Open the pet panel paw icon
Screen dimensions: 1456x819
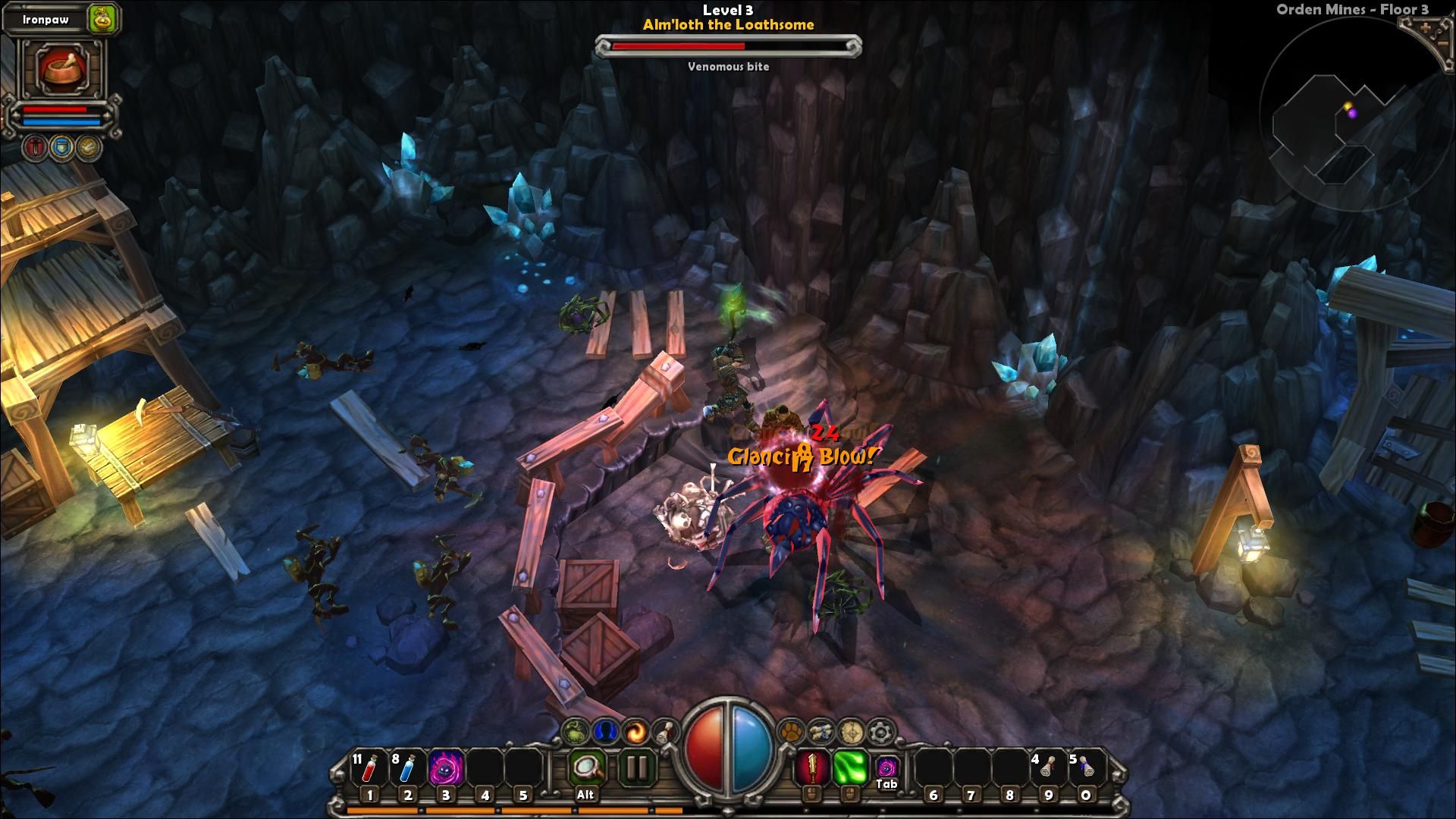(x=791, y=733)
